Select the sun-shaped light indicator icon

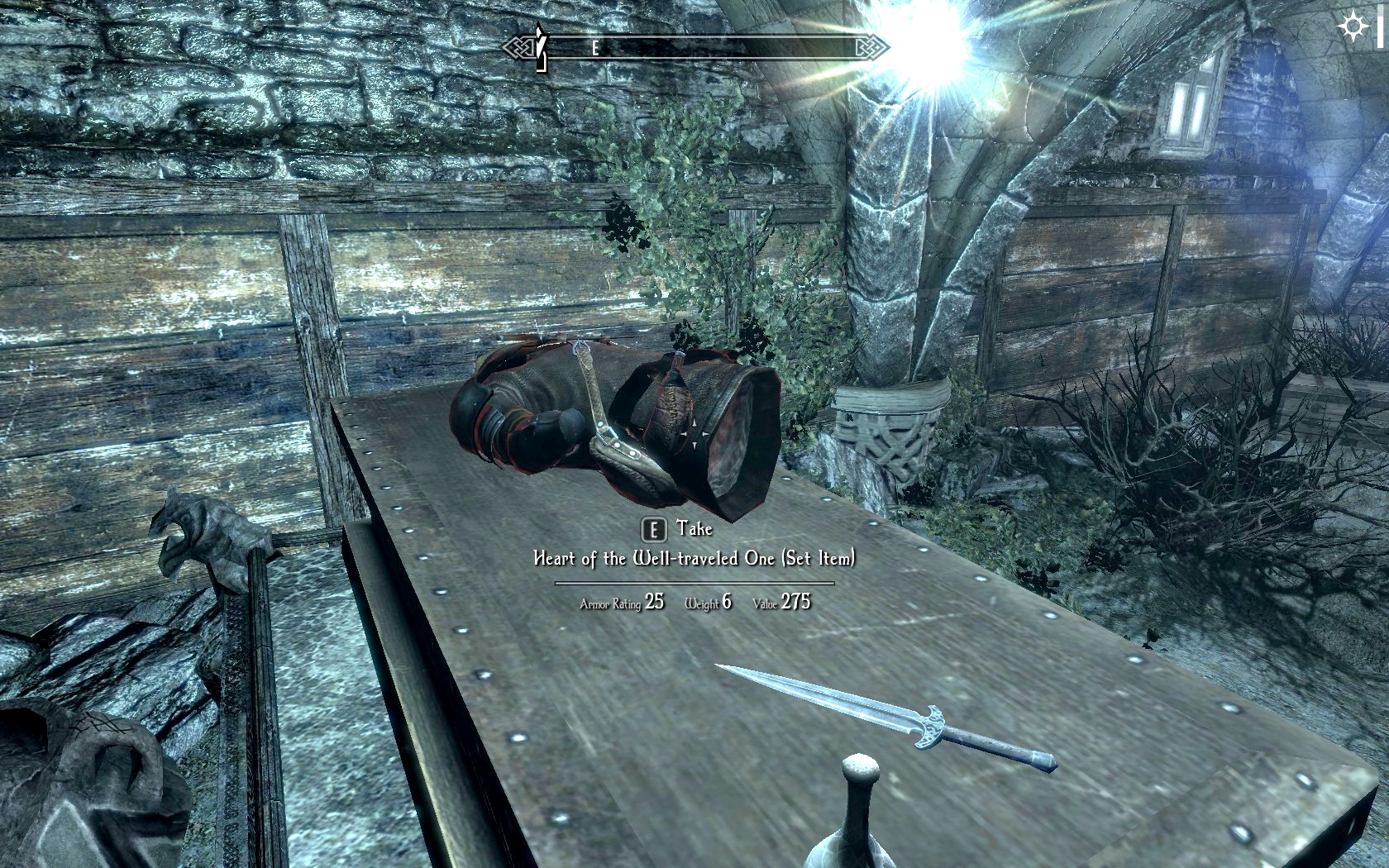tap(1353, 26)
